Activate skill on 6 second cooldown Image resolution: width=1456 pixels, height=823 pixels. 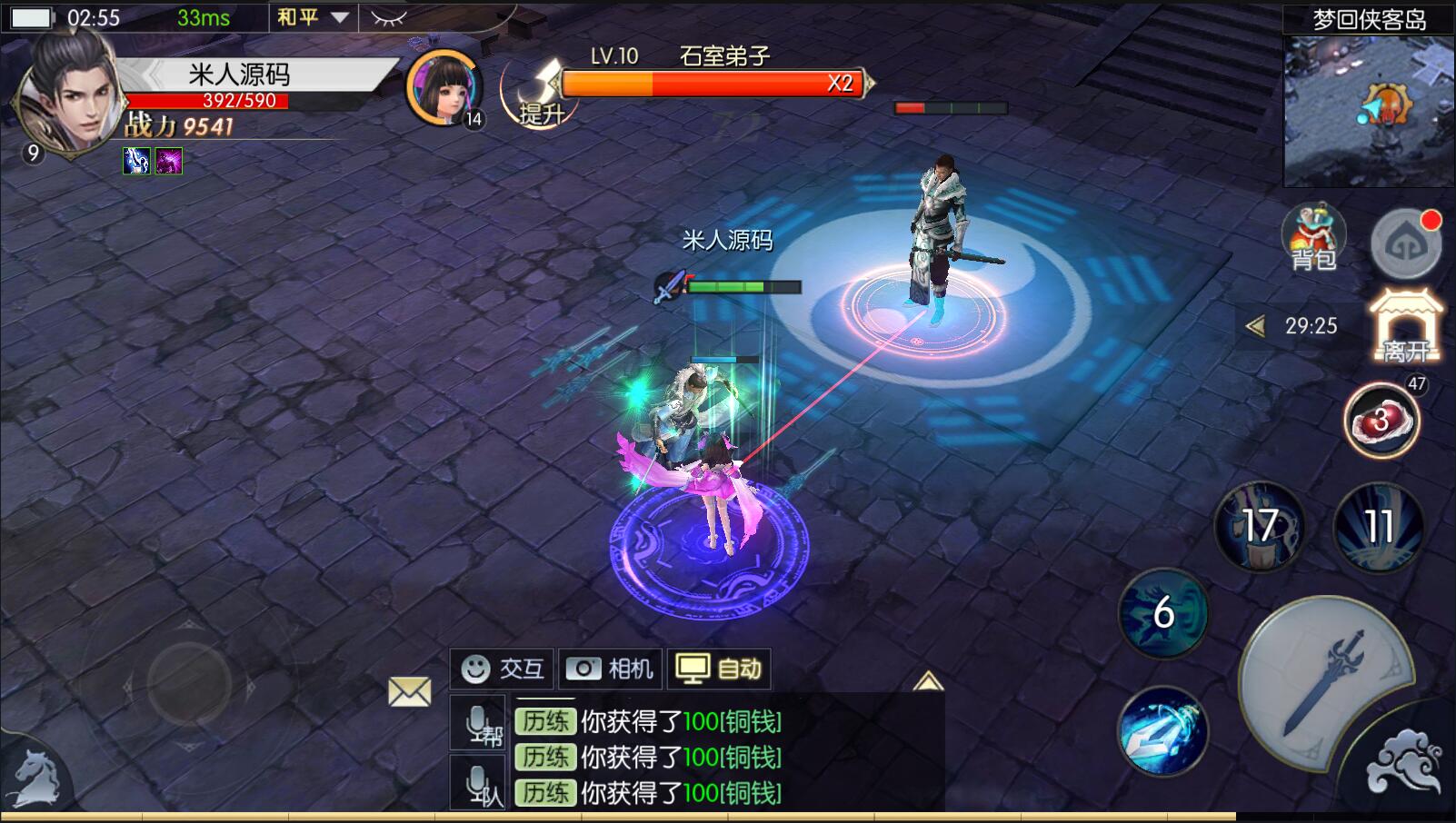(x=1163, y=613)
